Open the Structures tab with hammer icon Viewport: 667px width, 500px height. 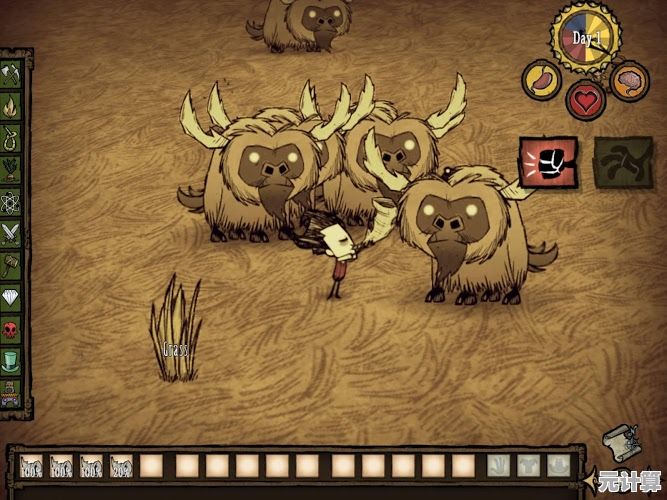(x=12, y=265)
